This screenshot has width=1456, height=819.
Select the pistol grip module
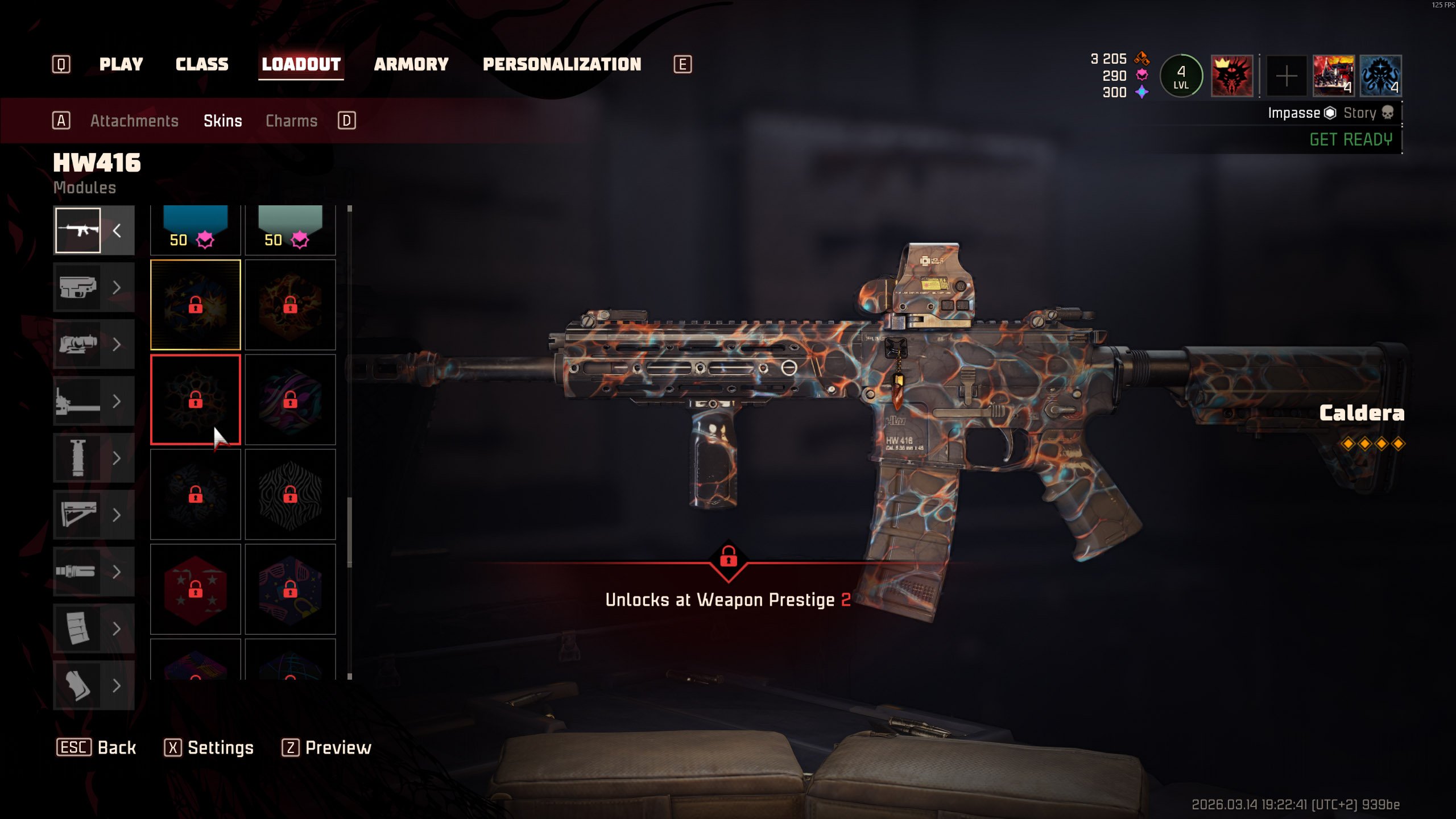coord(78,685)
